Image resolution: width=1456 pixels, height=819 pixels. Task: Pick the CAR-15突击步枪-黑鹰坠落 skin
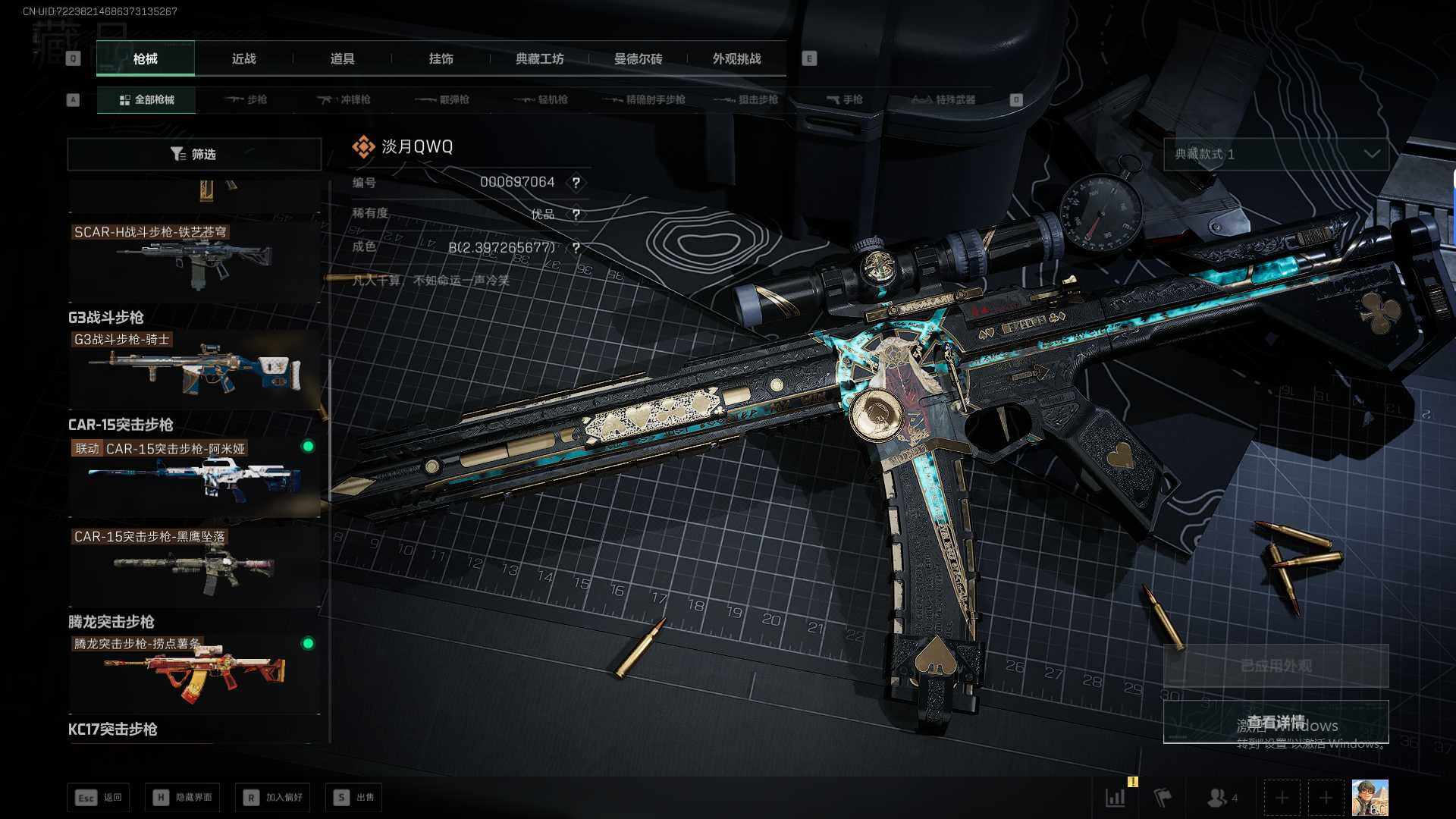[194, 565]
